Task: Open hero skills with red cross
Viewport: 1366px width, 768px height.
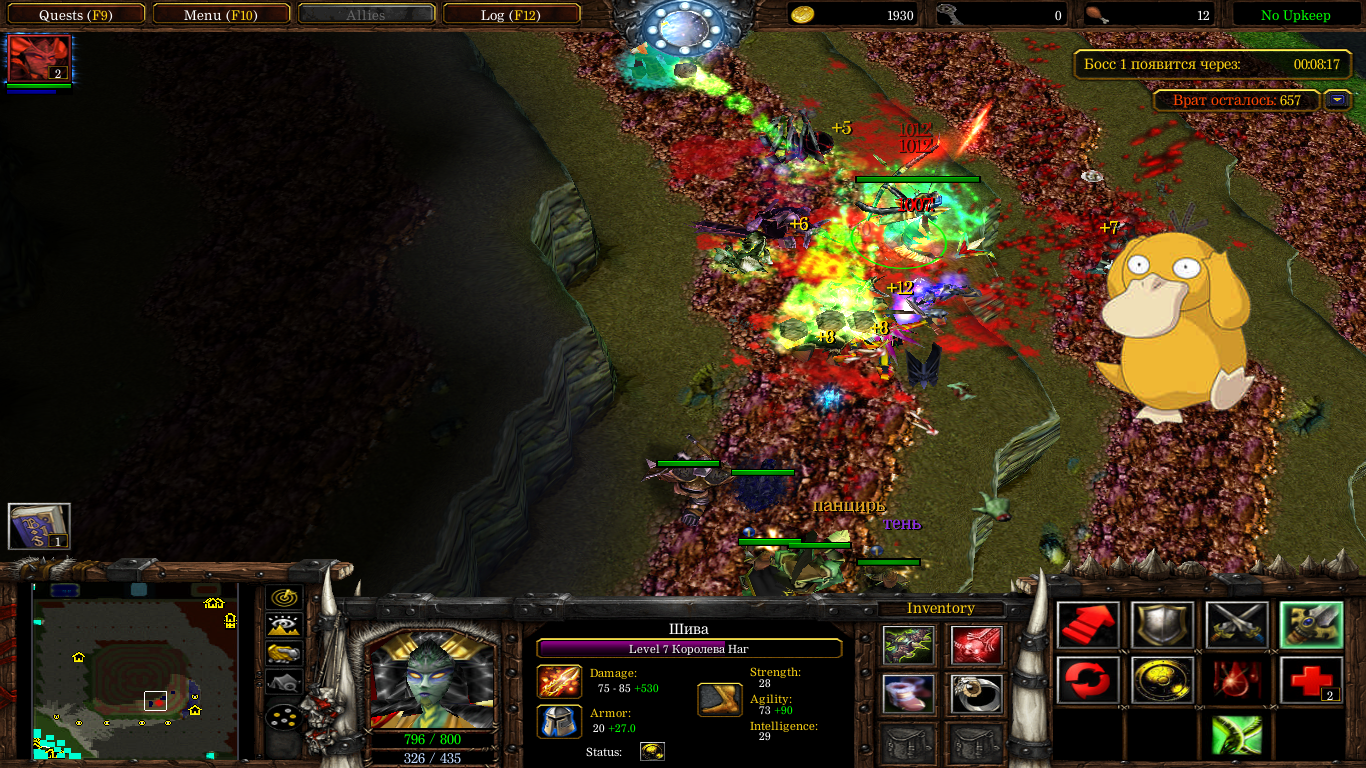Action: (1311, 680)
